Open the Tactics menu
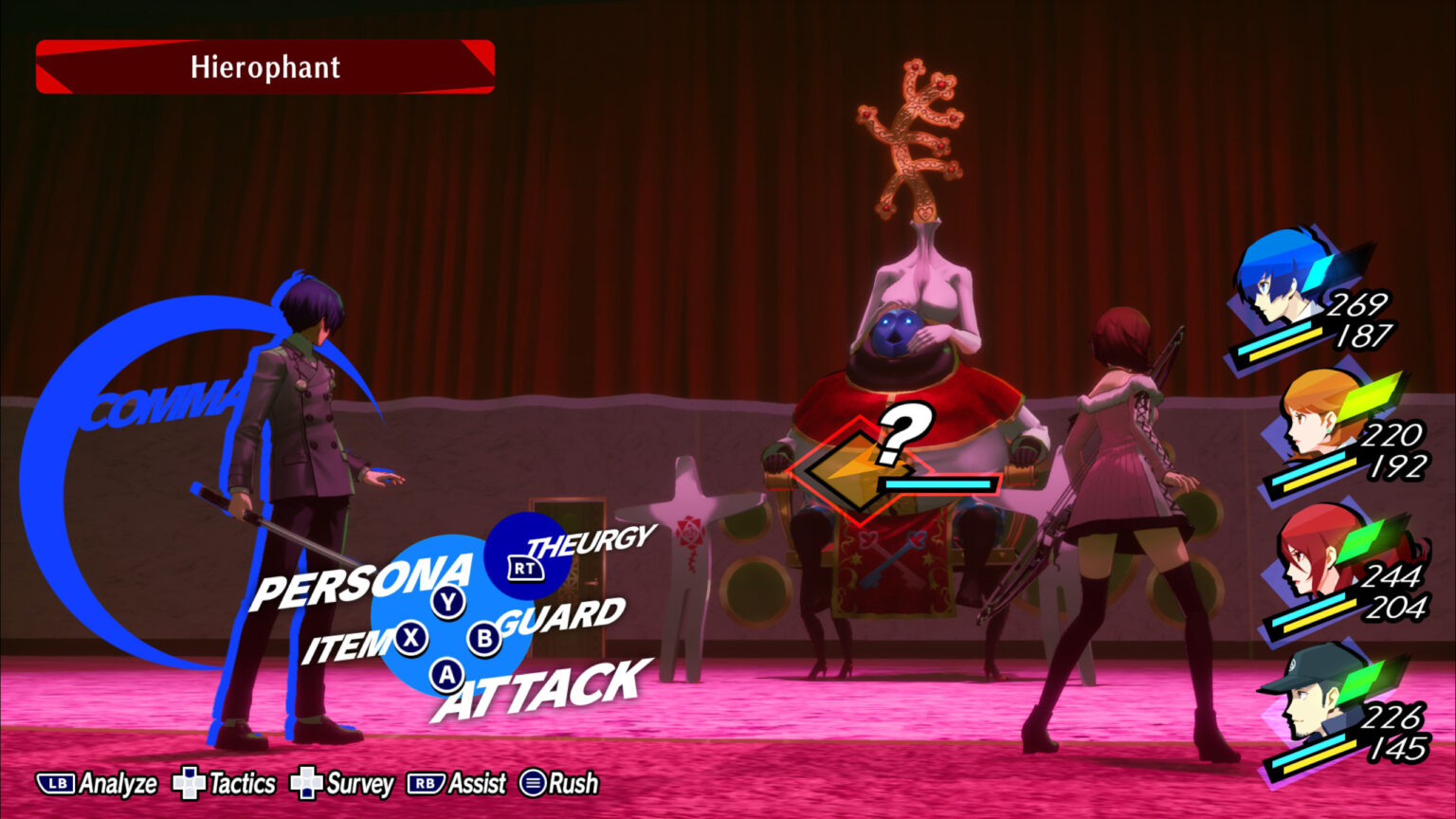The height and width of the screenshot is (819, 1456). click(191, 784)
